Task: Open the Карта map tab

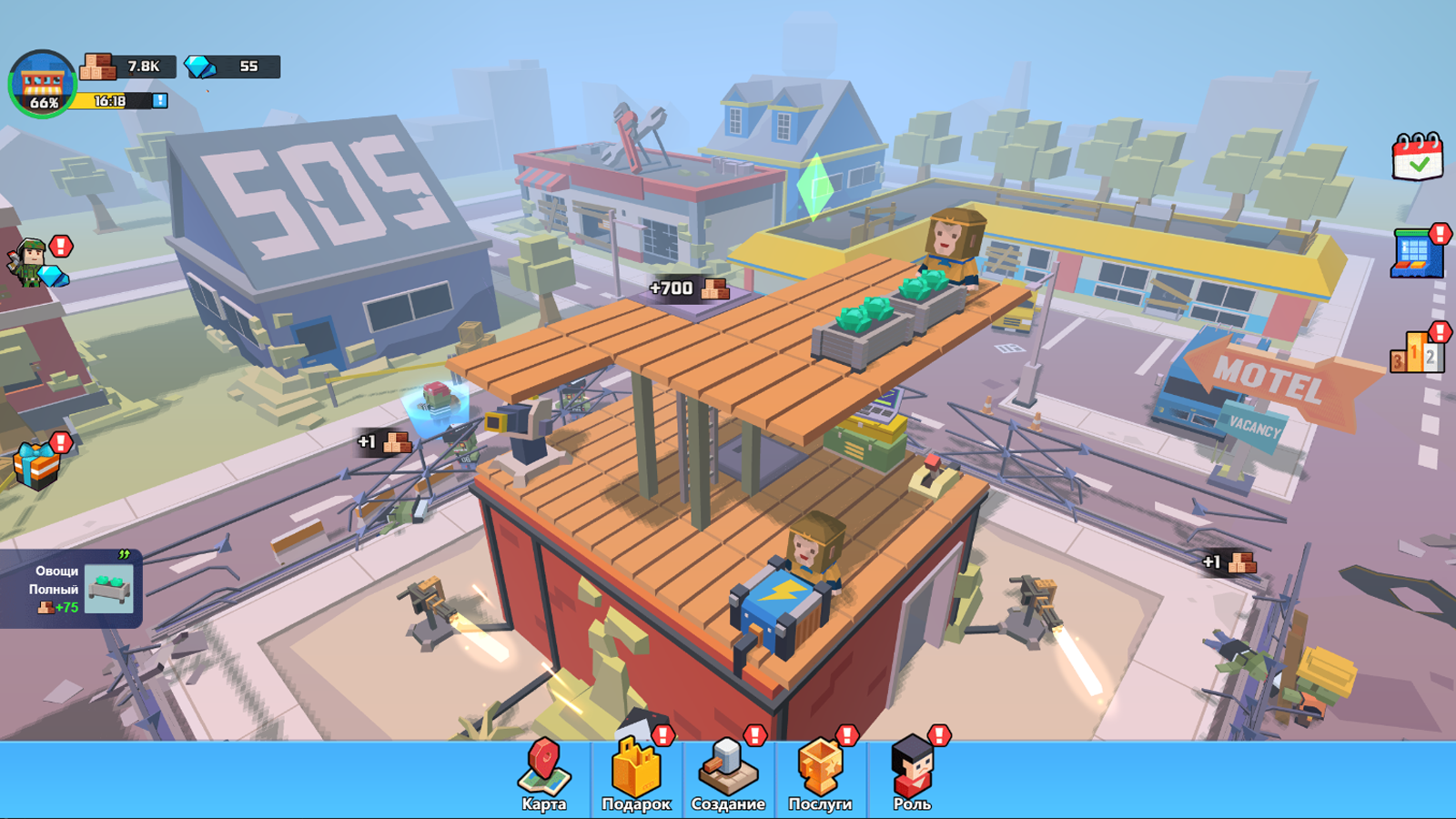Action: point(543,773)
